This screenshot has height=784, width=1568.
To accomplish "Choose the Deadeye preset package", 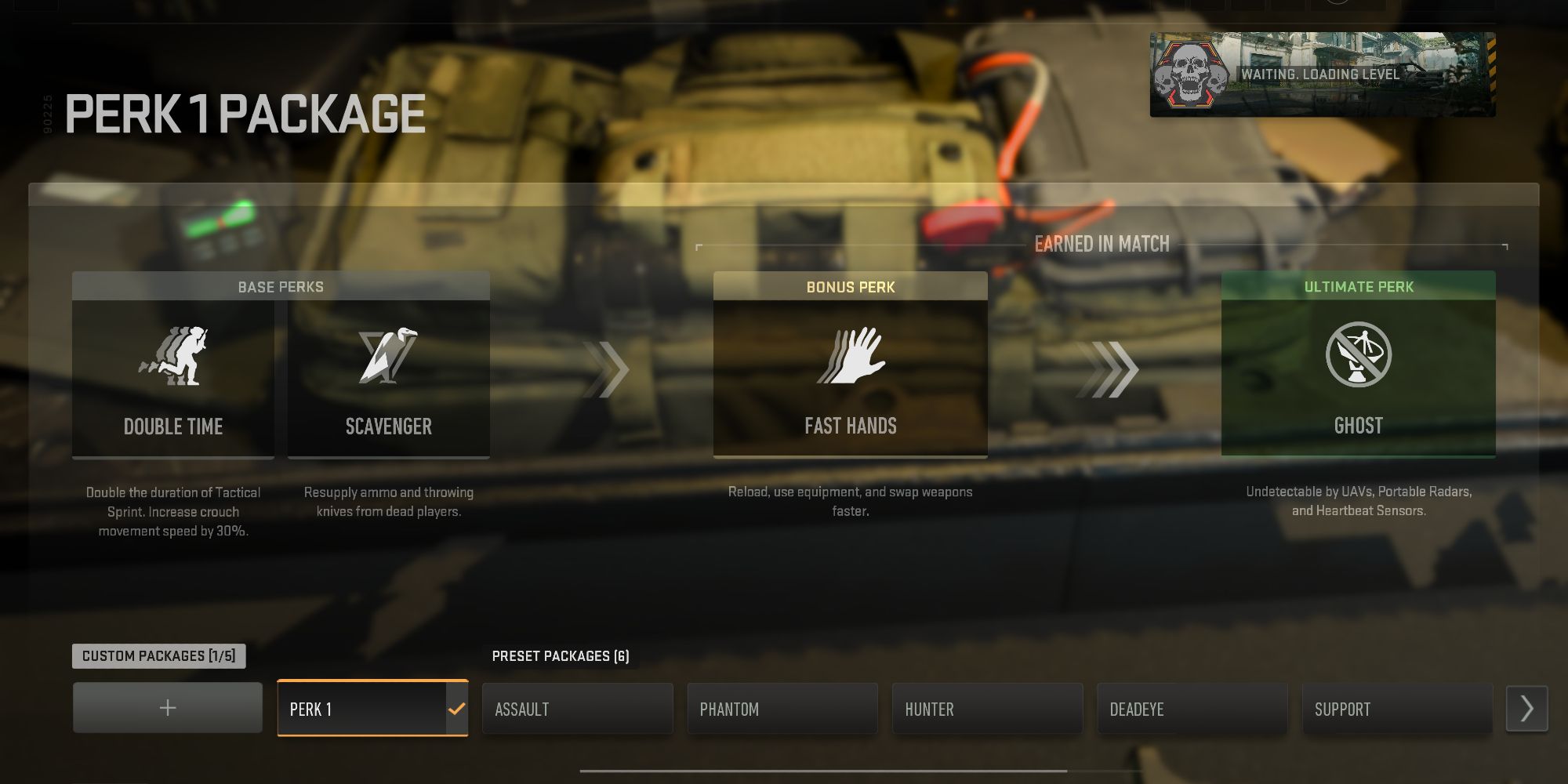I will click(1192, 709).
